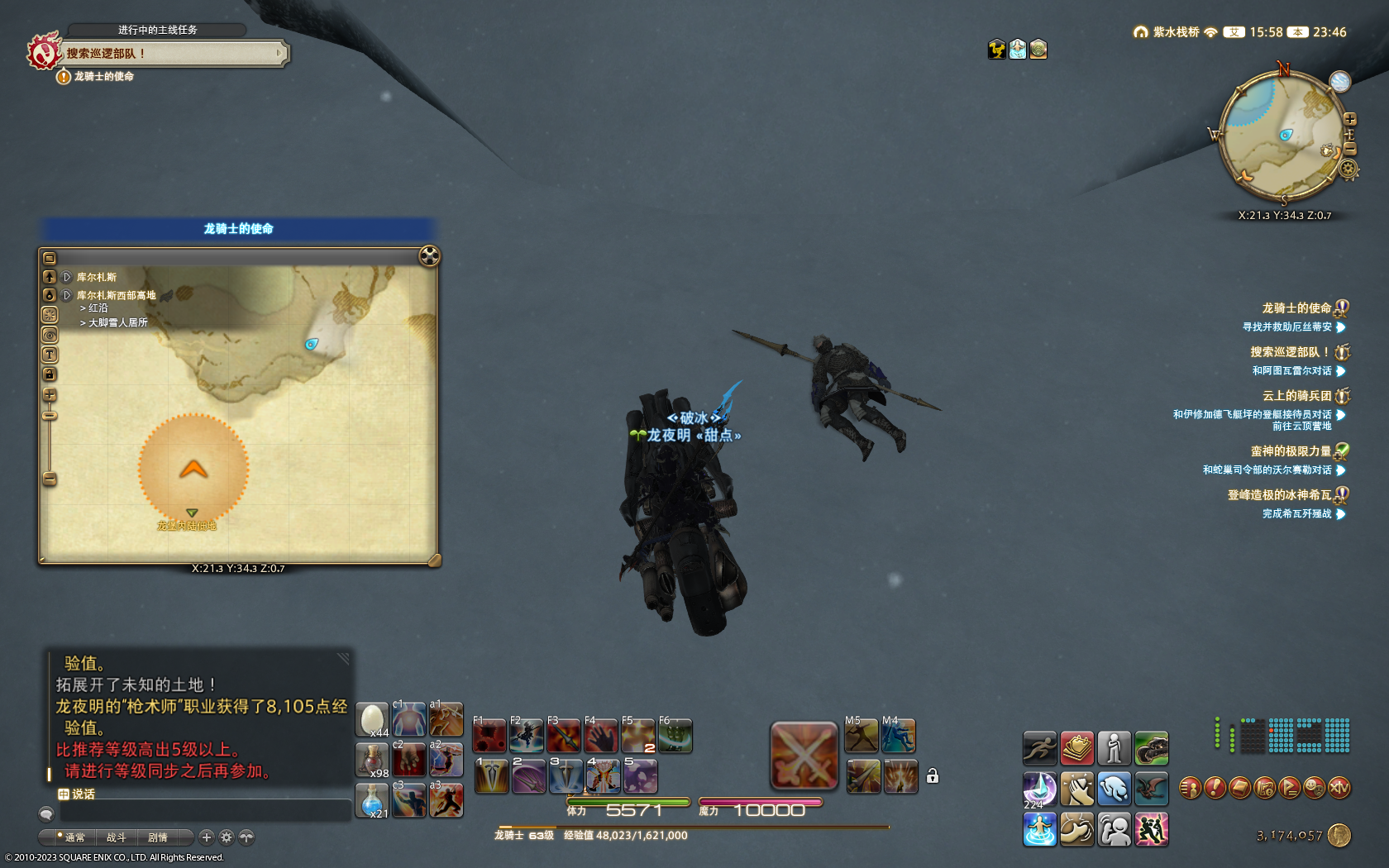Viewport: 1389px width, 868px height.
Task: Open the exclamation mark quest menu button
Action: (1215, 788)
